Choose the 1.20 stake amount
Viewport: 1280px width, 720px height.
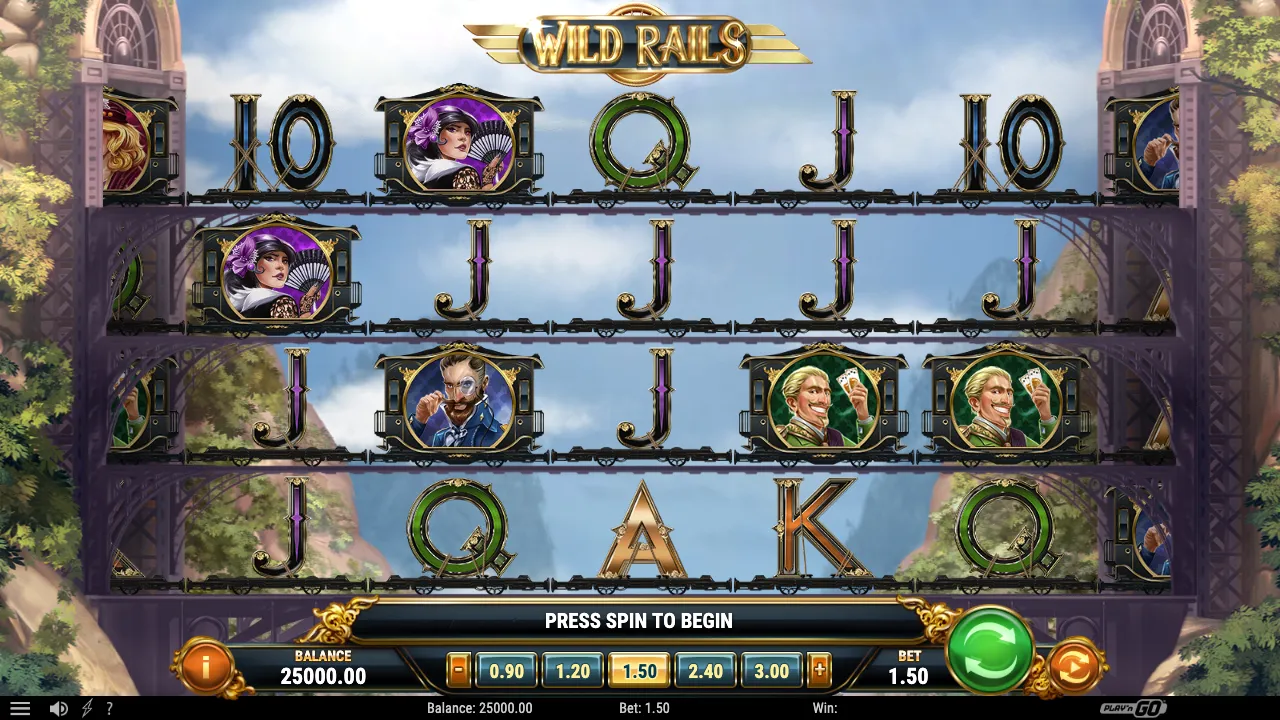click(573, 671)
